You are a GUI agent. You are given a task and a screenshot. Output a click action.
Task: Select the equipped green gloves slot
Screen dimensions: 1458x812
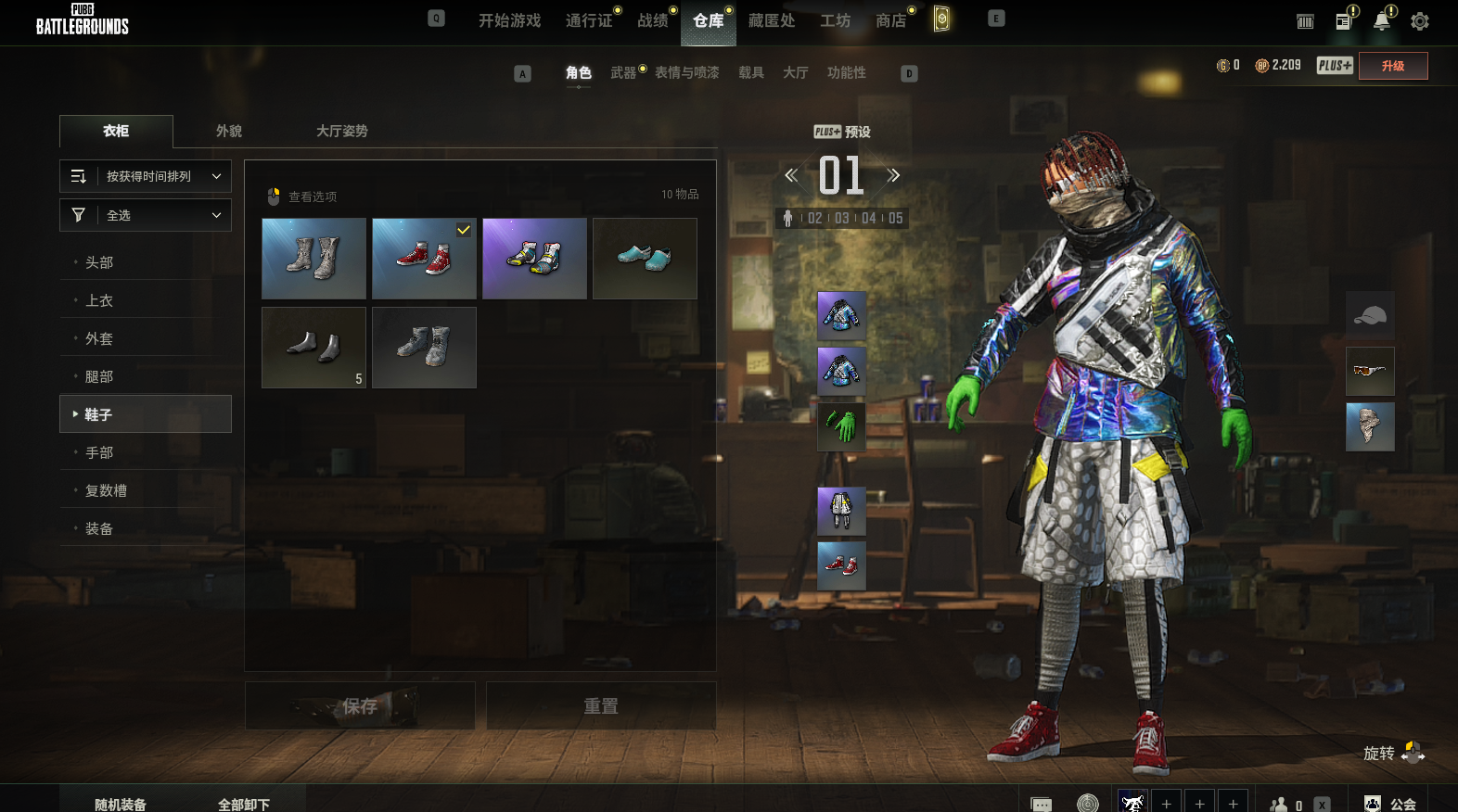point(841,426)
